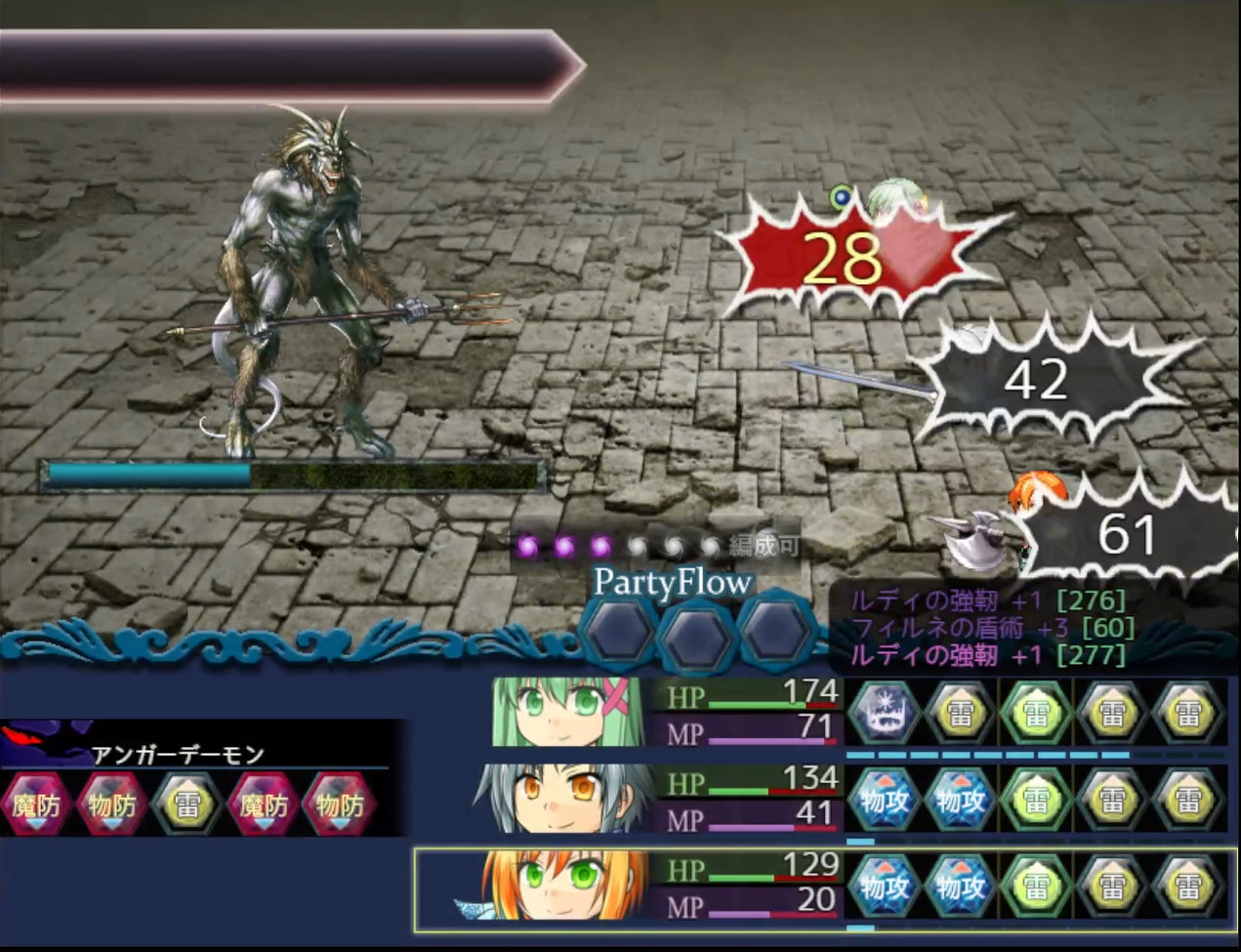
Task: Select bright green 雷 icon in green-haired girl's row
Action: pos(1036,713)
